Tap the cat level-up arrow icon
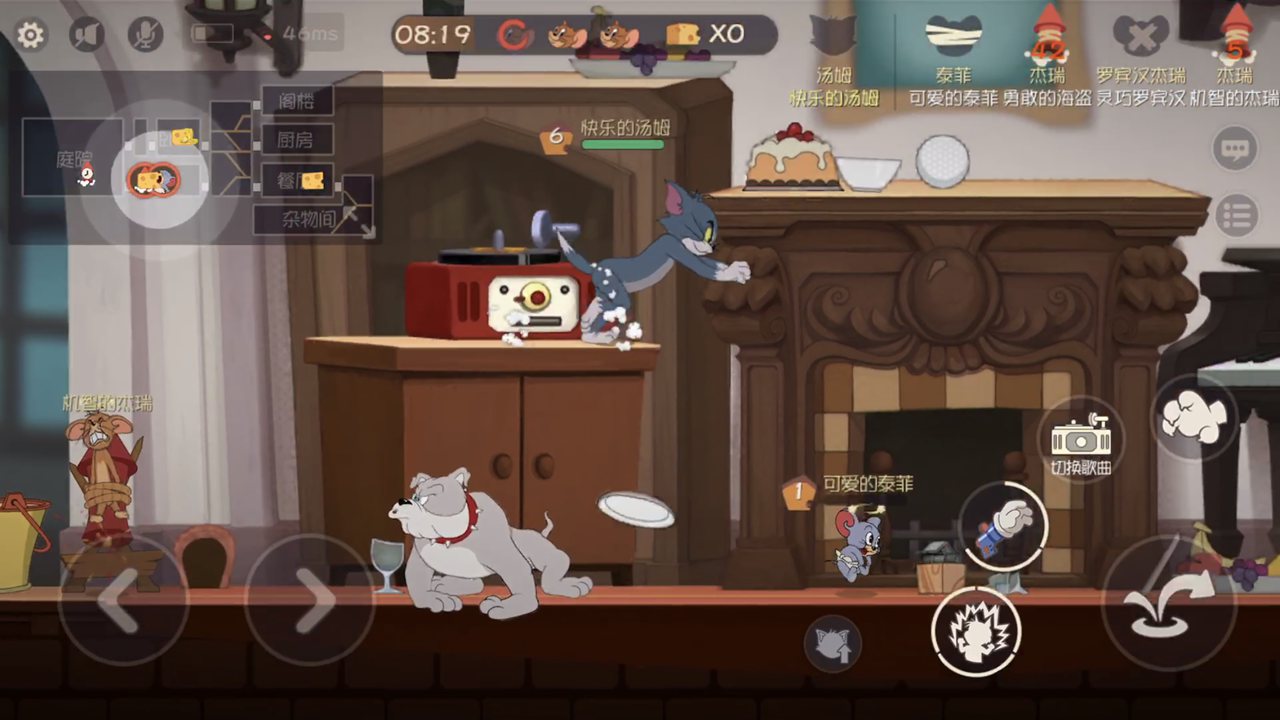Screen dimensions: 1280x720 (x=832, y=643)
